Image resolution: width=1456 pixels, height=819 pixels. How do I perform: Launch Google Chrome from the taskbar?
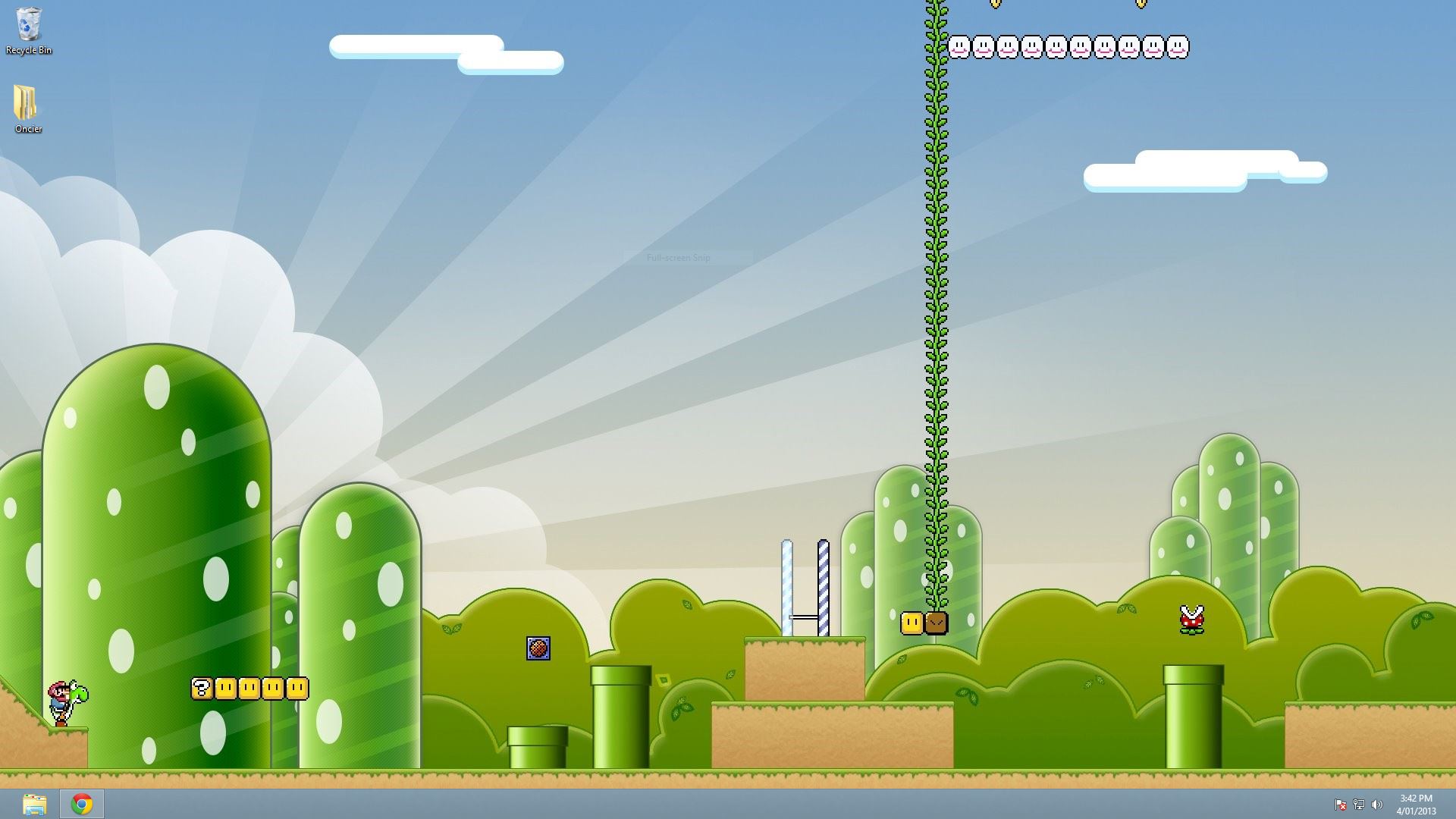click(82, 804)
